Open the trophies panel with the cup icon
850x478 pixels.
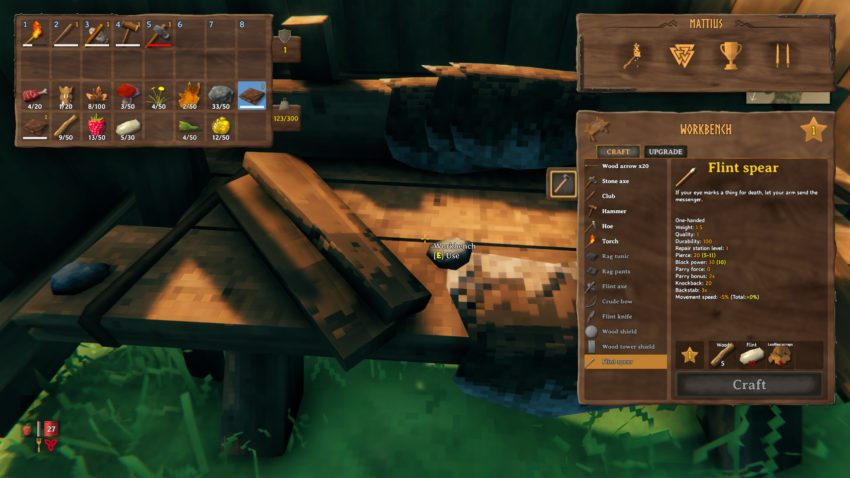(730, 56)
